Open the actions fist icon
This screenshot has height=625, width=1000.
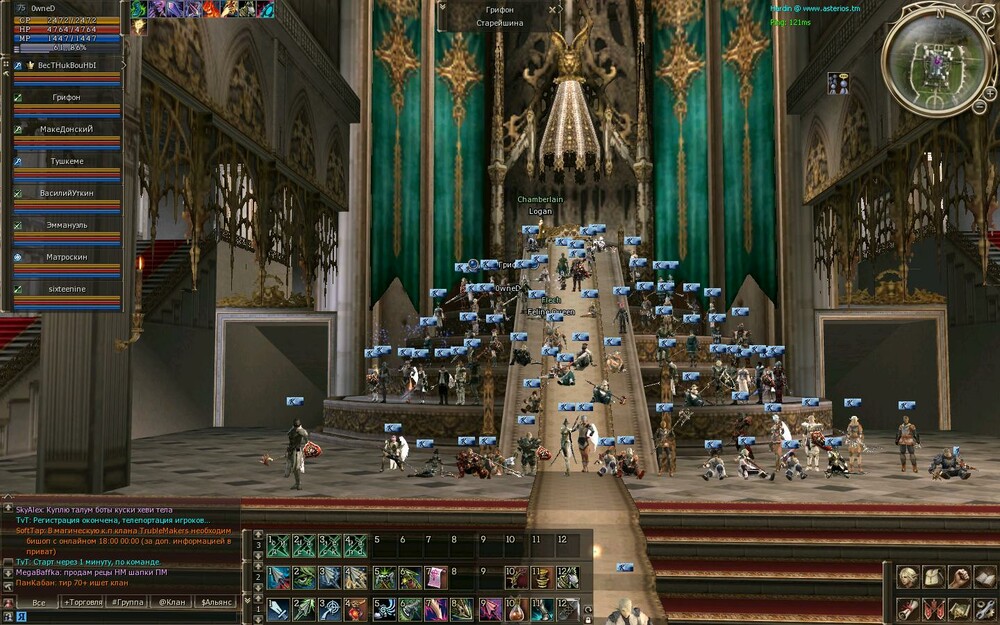959,577
